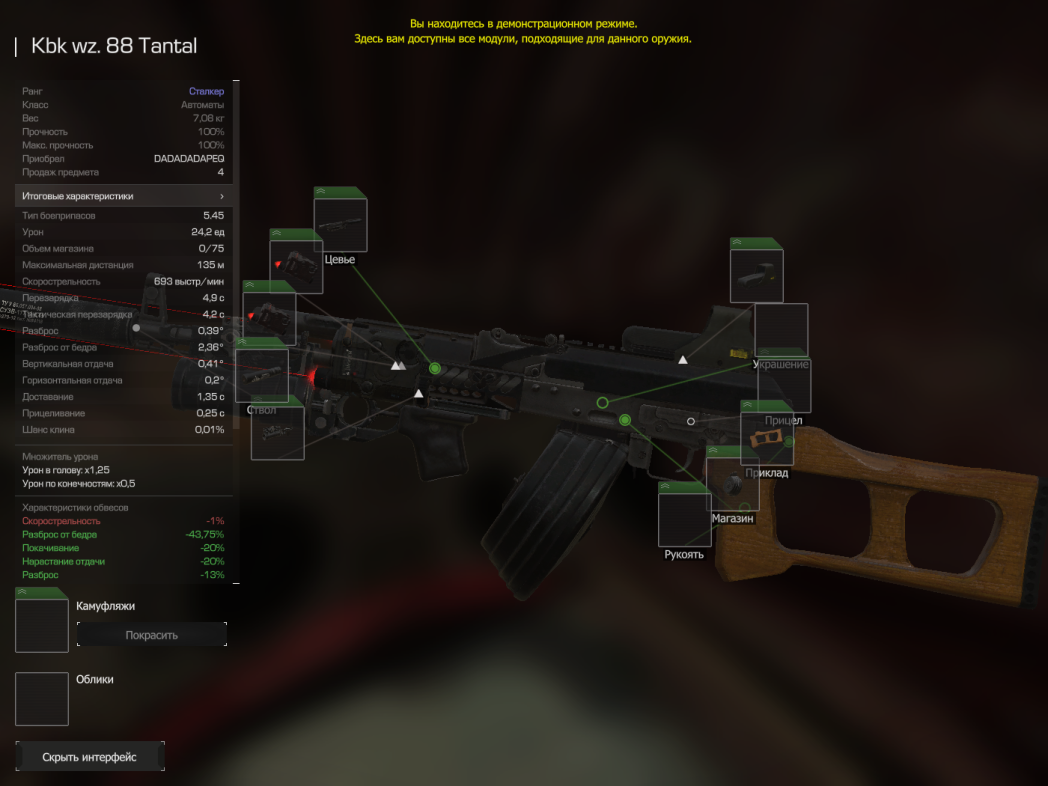This screenshot has width=1048, height=786.
Task: Hide the interface with Скрыть интерфейс
Action: click(90, 757)
